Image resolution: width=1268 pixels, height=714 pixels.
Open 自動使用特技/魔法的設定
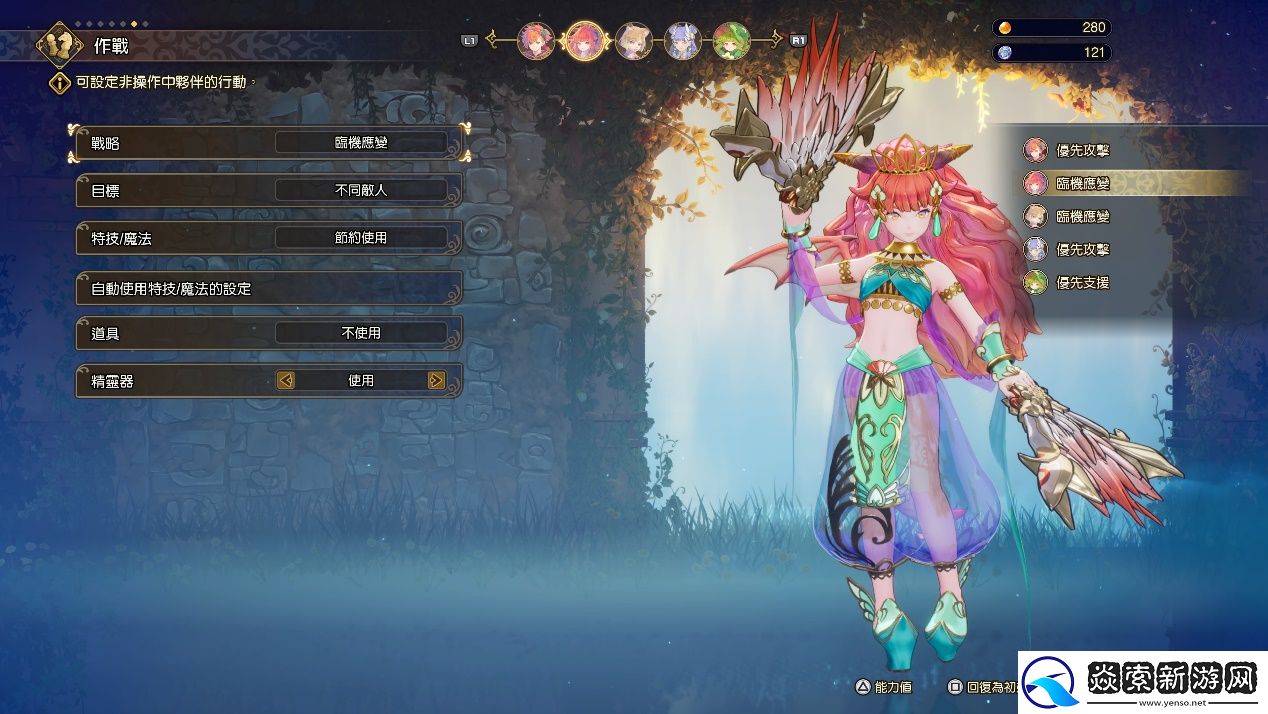tap(268, 288)
